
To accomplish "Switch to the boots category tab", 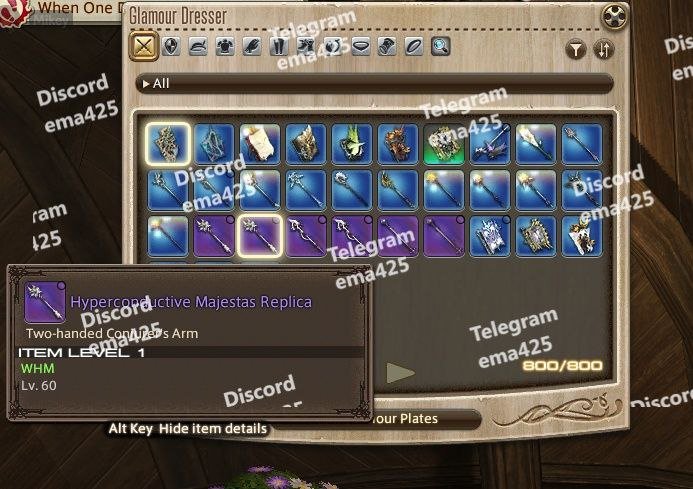I will 306,46.
